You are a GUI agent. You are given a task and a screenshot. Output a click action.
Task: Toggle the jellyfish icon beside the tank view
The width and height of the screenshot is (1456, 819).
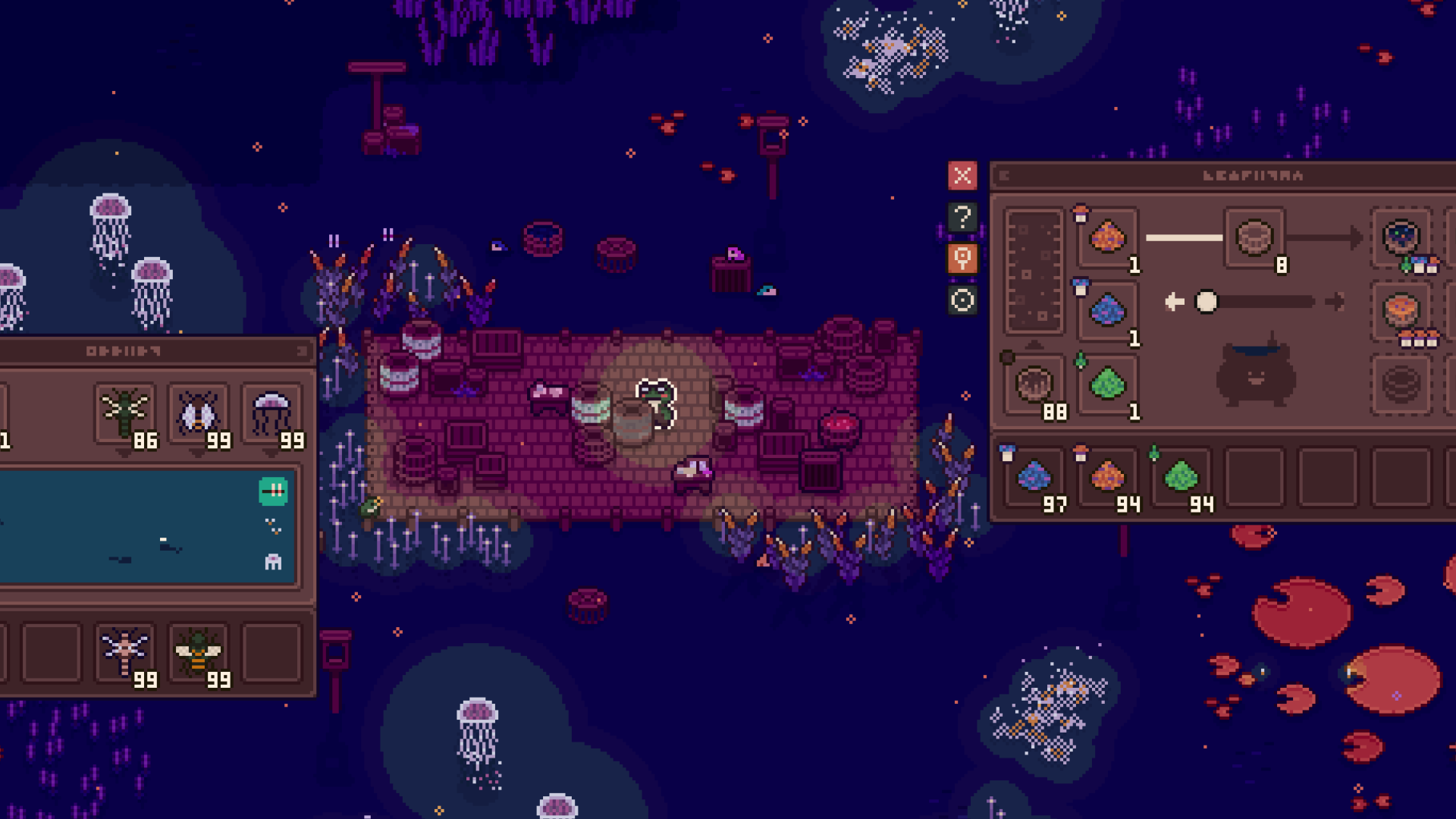[271, 561]
